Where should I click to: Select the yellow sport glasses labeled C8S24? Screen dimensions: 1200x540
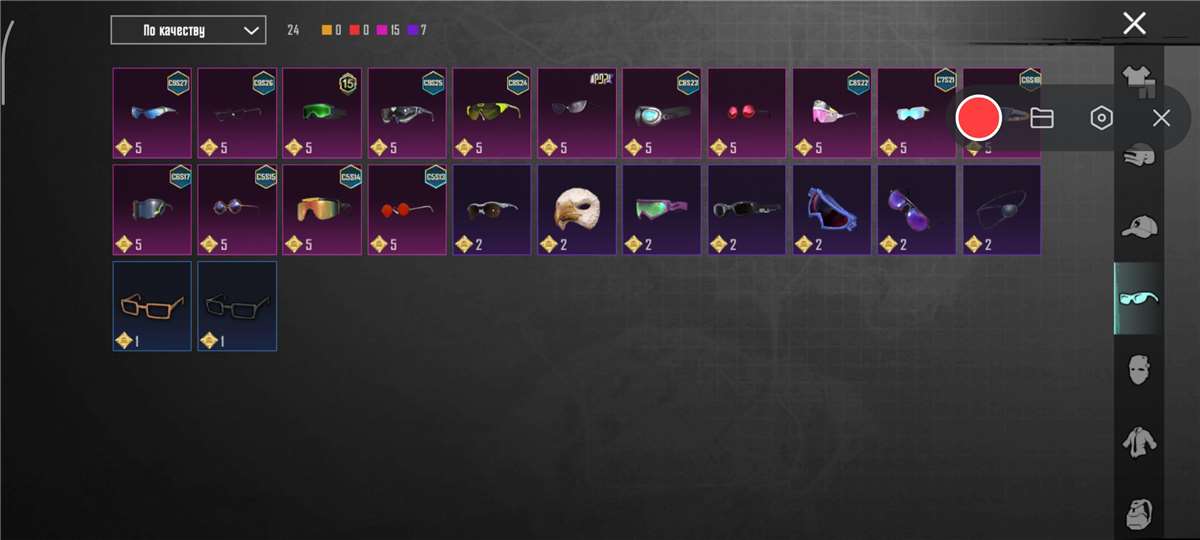492,112
